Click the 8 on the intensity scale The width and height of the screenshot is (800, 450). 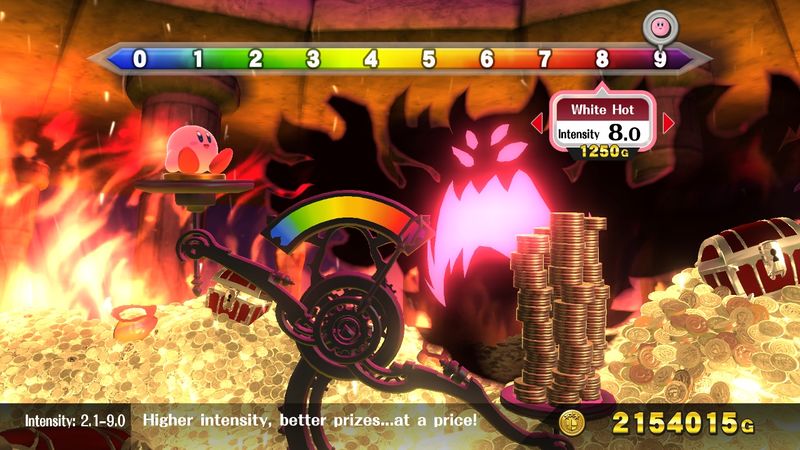[602, 59]
